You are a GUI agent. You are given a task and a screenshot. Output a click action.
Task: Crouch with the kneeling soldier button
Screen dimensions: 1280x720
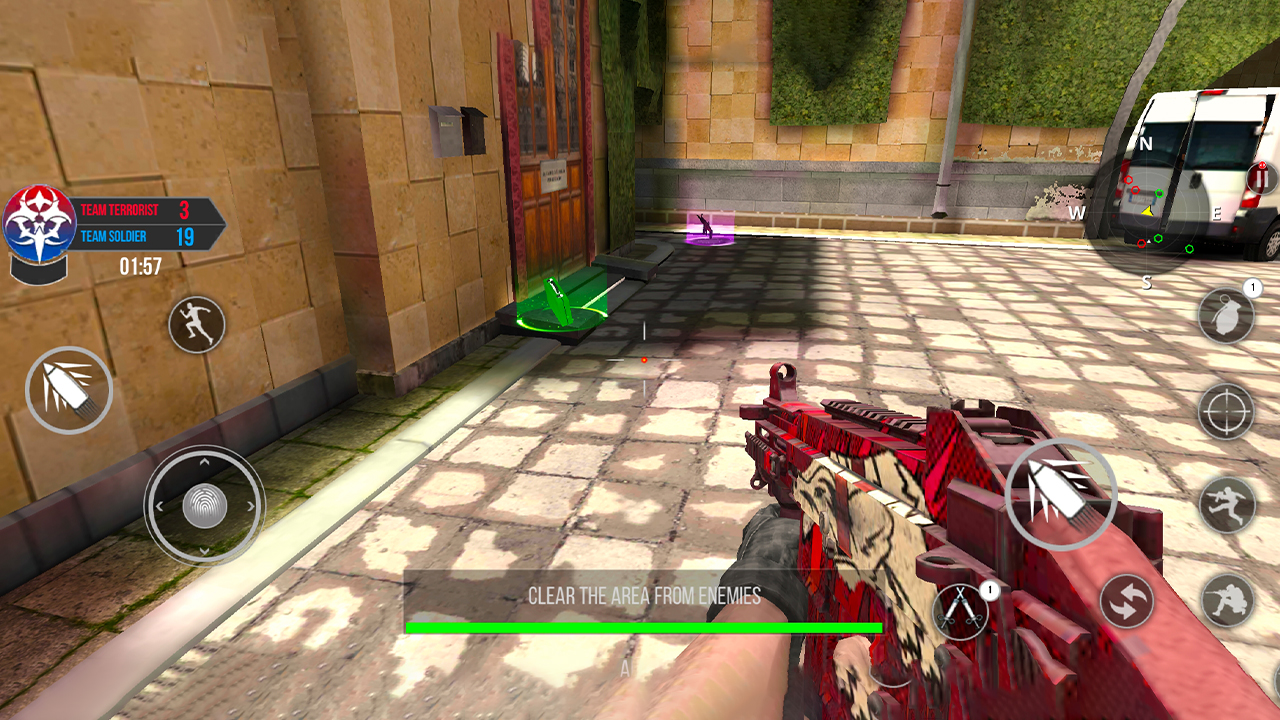click(1228, 600)
